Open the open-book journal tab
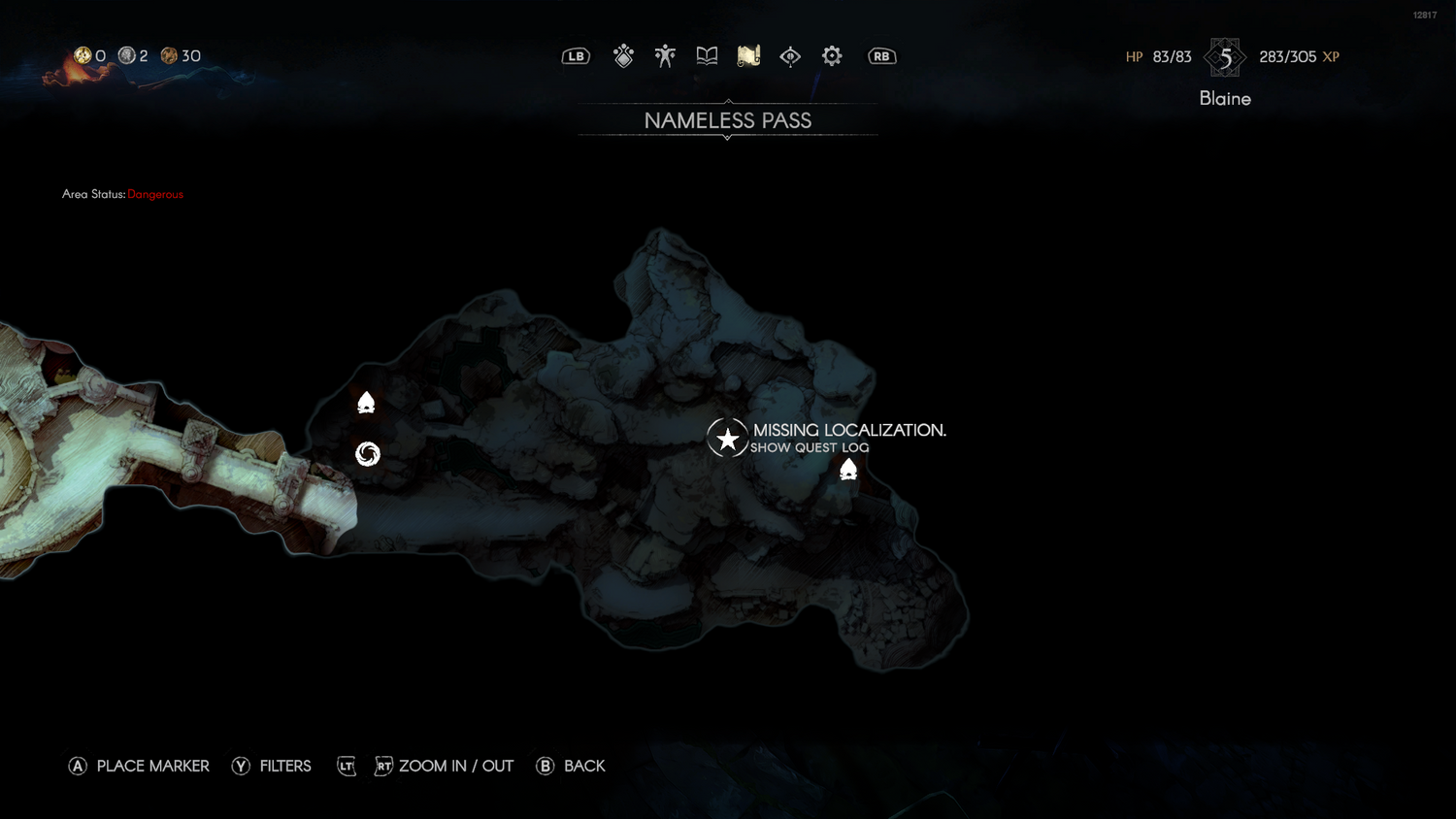The height and width of the screenshot is (819, 1456). (x=707, y=56)
